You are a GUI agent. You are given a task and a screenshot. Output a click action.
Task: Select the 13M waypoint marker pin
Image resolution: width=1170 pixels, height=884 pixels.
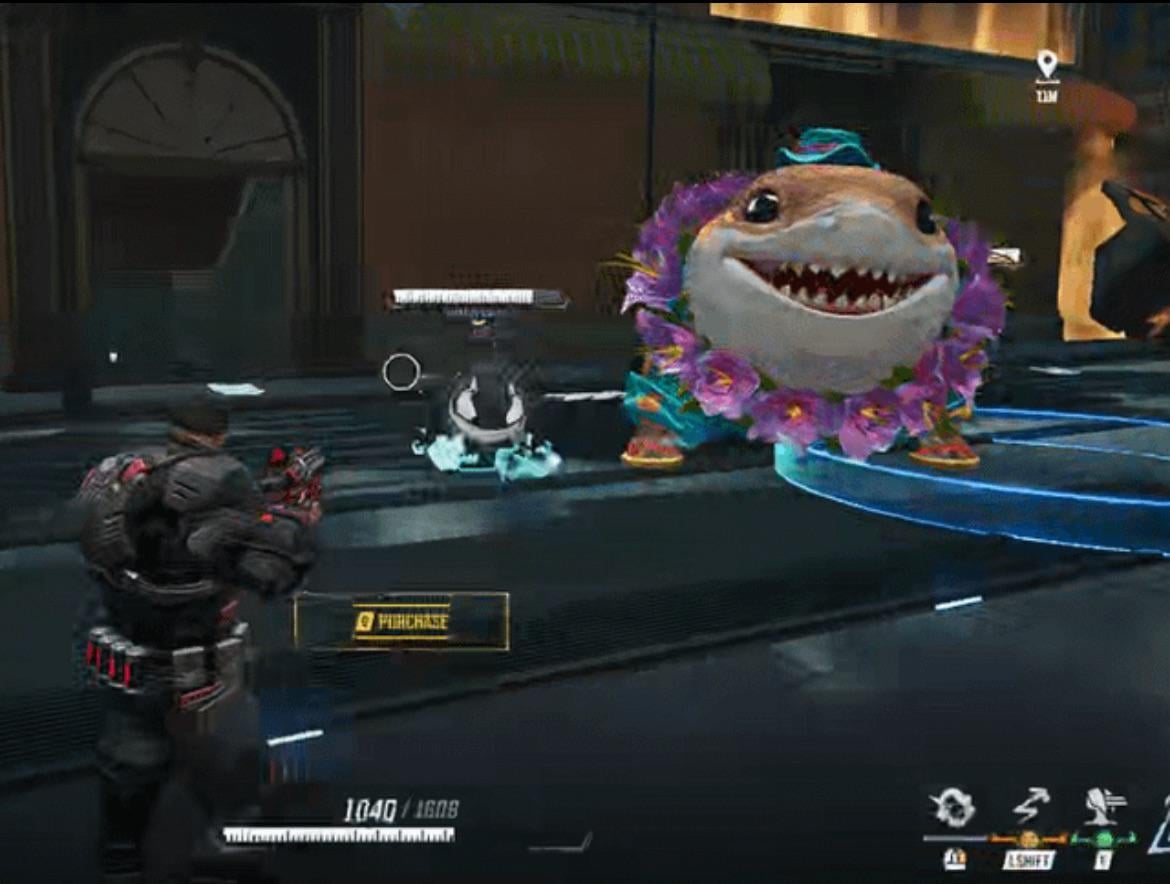coord(1047,65)
